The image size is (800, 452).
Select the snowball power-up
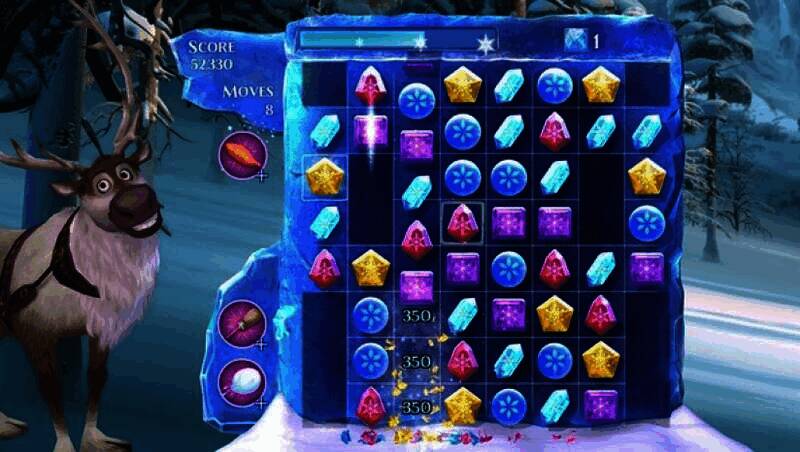pyautogui.click(x=241, y=381)
